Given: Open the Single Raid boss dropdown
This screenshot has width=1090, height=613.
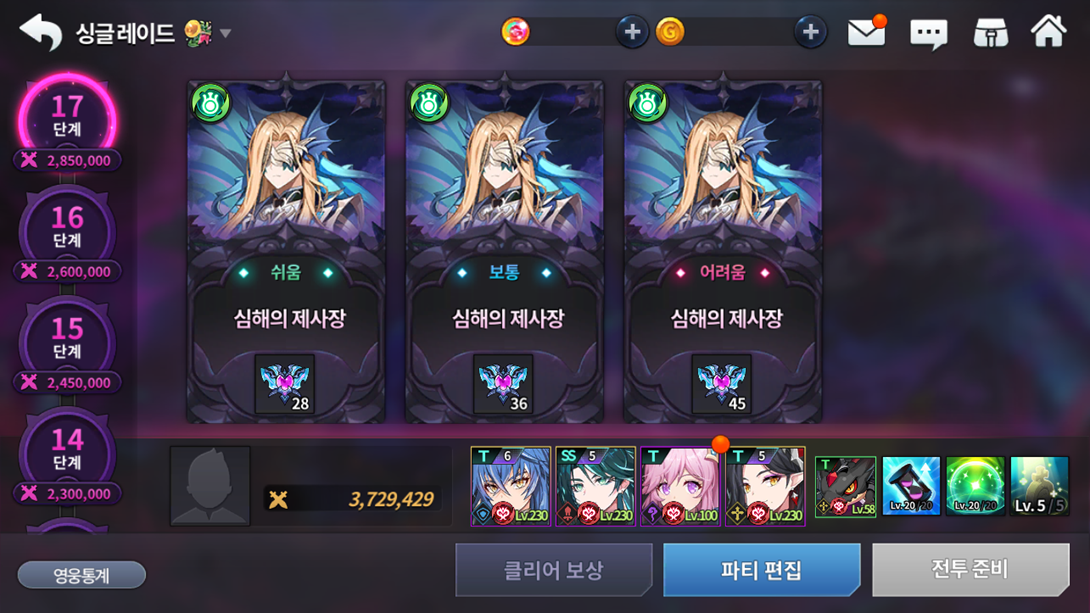Looking at the screenshot, I should (225, 34).
